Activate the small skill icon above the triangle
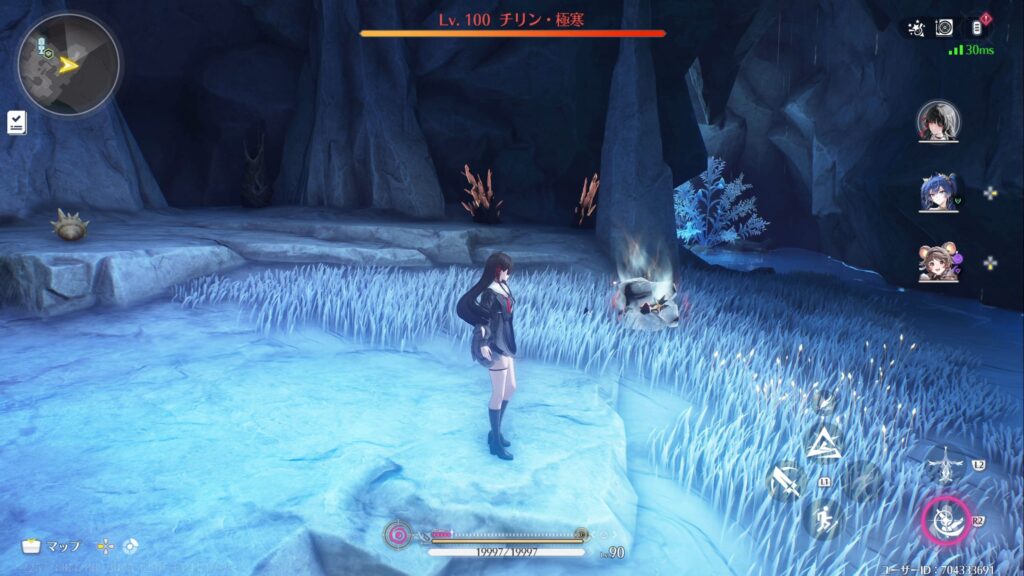This screenshot has height=576, width=1024. 825,401
